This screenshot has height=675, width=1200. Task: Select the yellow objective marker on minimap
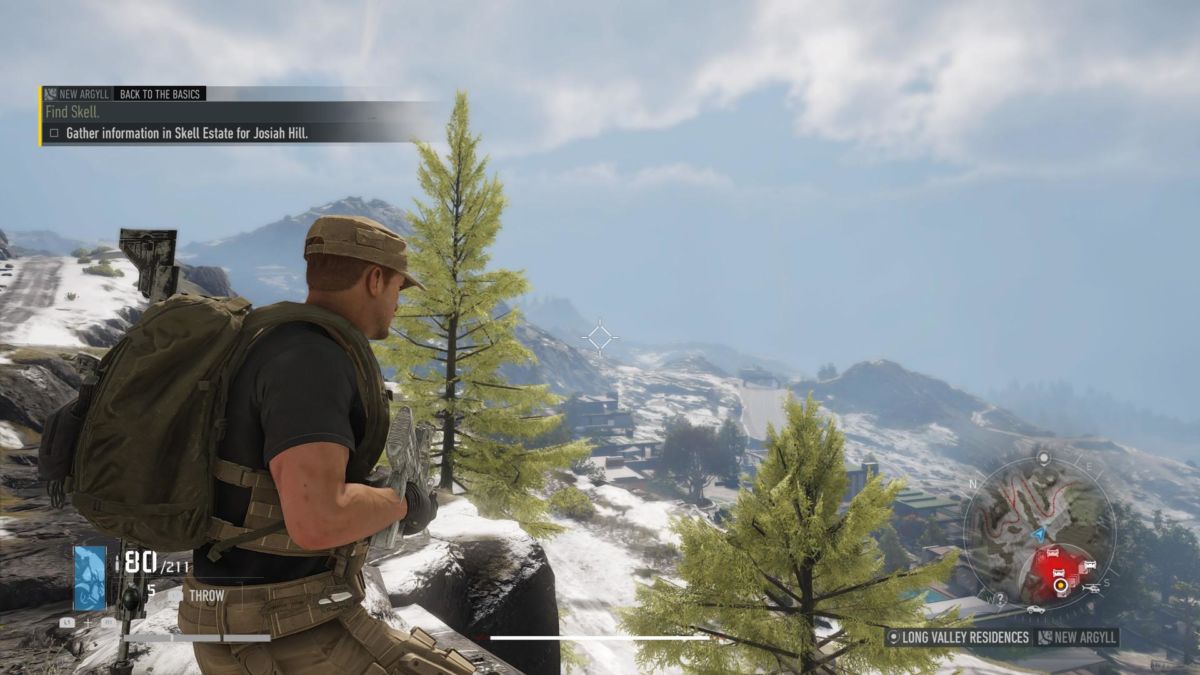(1059, 583)
